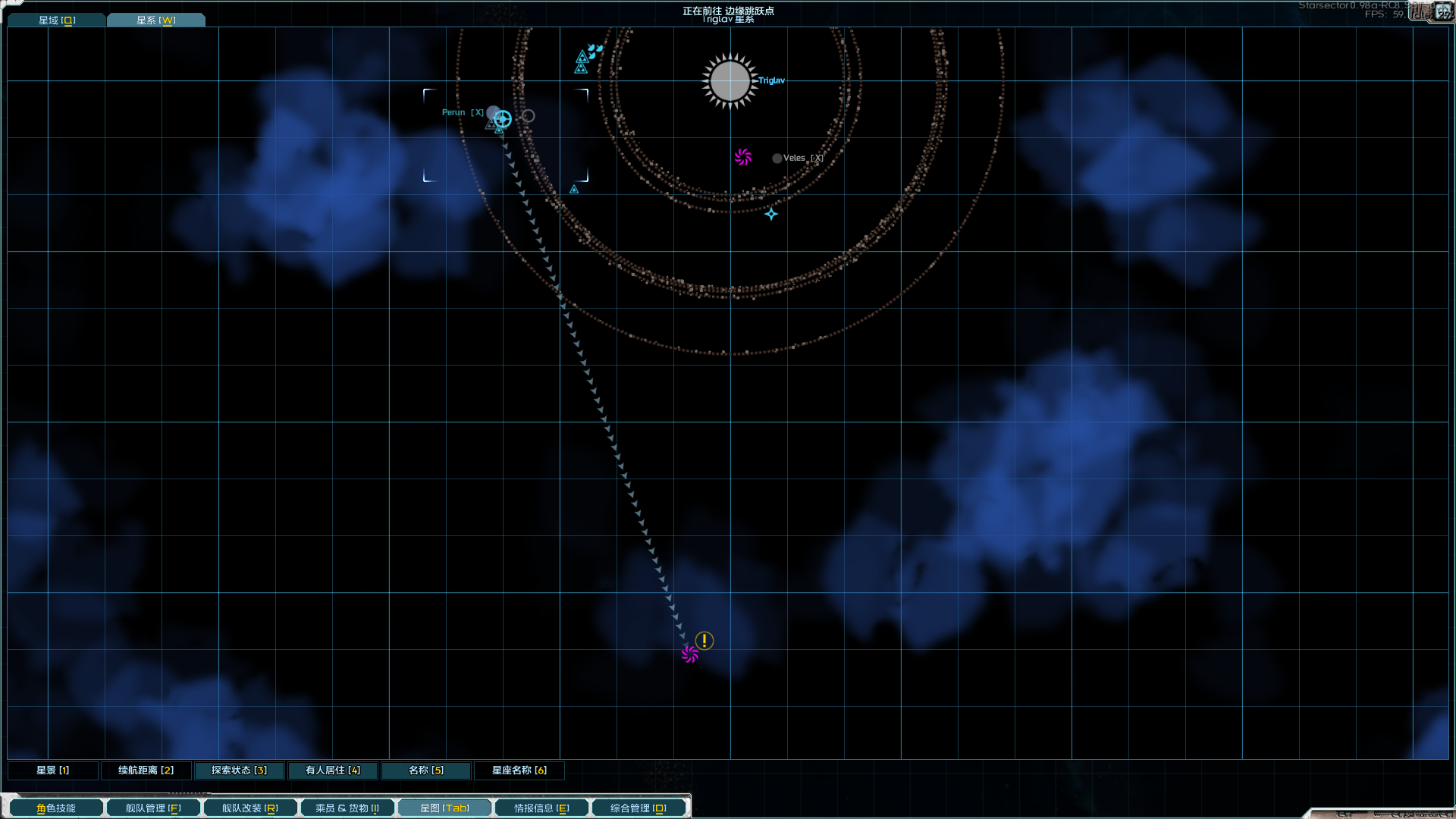Click the Triglav star icon
The height and width of the screenshot is (819, 1456).
pyautogui.click(x=730, y=81)
